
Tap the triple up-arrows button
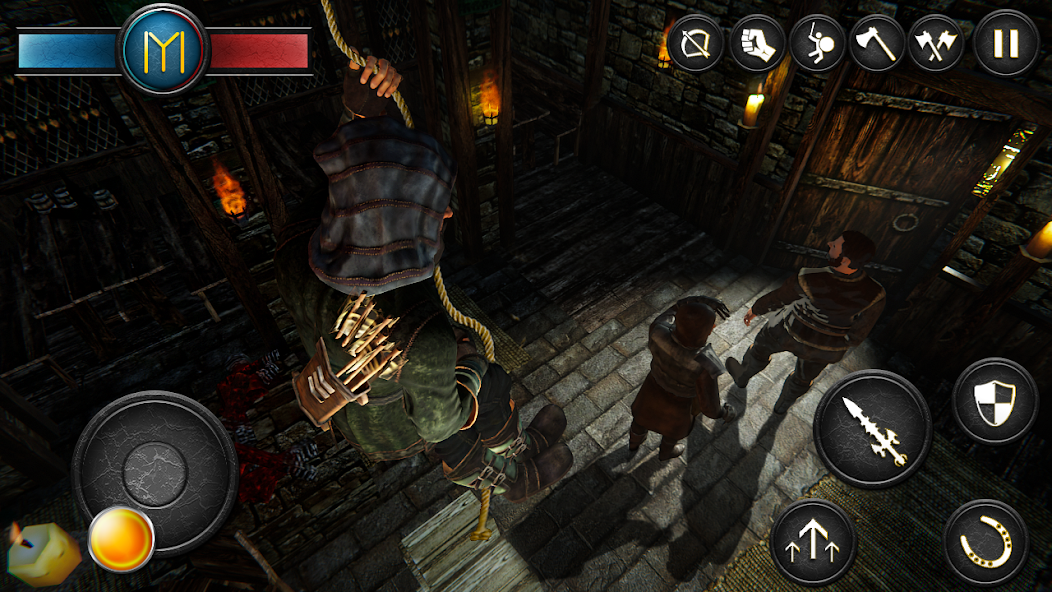814,542
